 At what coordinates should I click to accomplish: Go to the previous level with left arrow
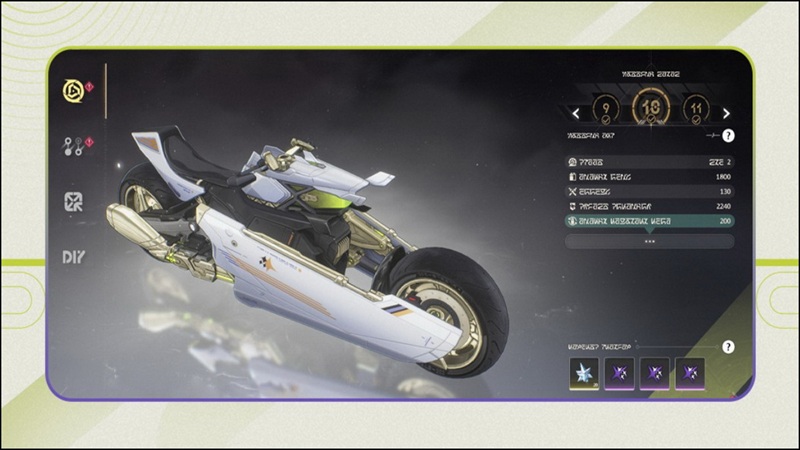tap(576, 114)
